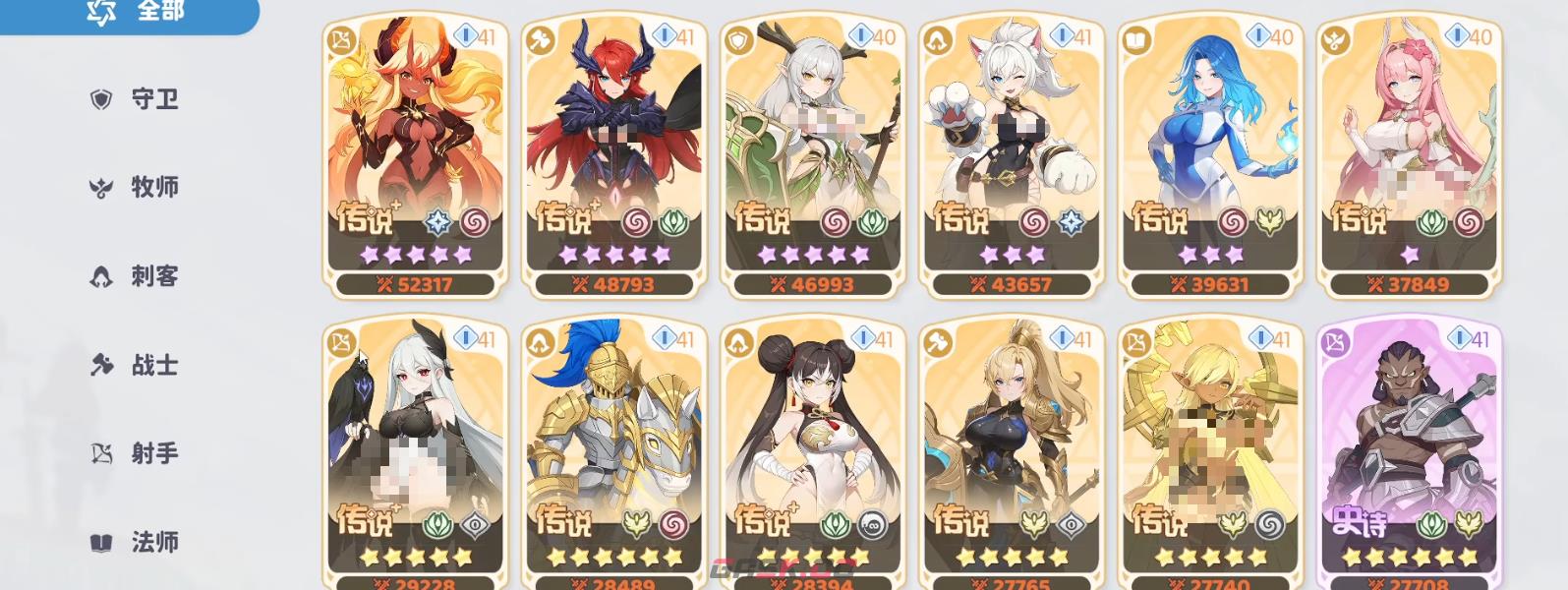Choose the antlered hero card rated 46993
Image resolution: width=1568 pixels, height=590 pixels.
pos(812,157)
